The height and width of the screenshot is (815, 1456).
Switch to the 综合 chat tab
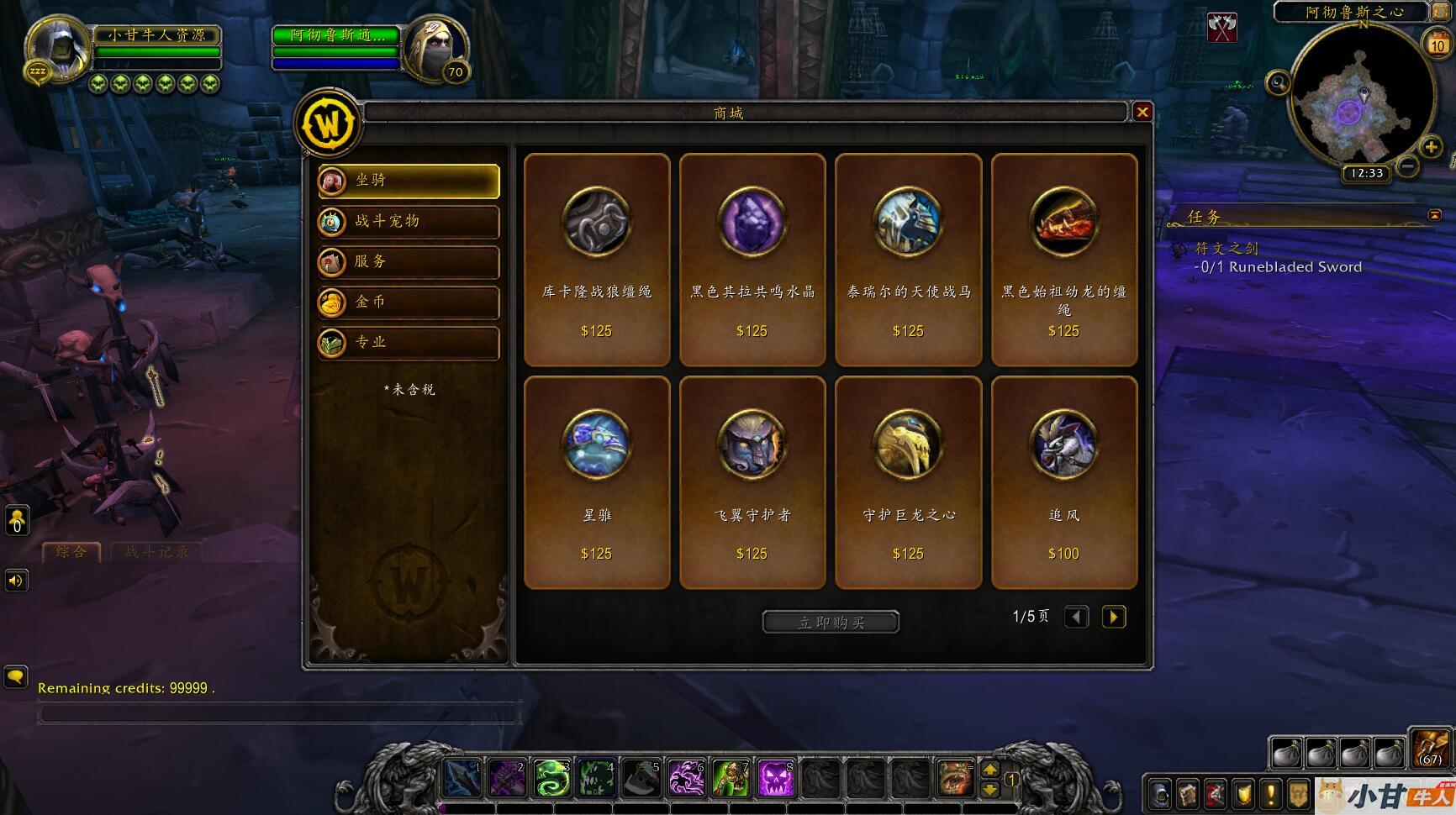click(71, 552)
